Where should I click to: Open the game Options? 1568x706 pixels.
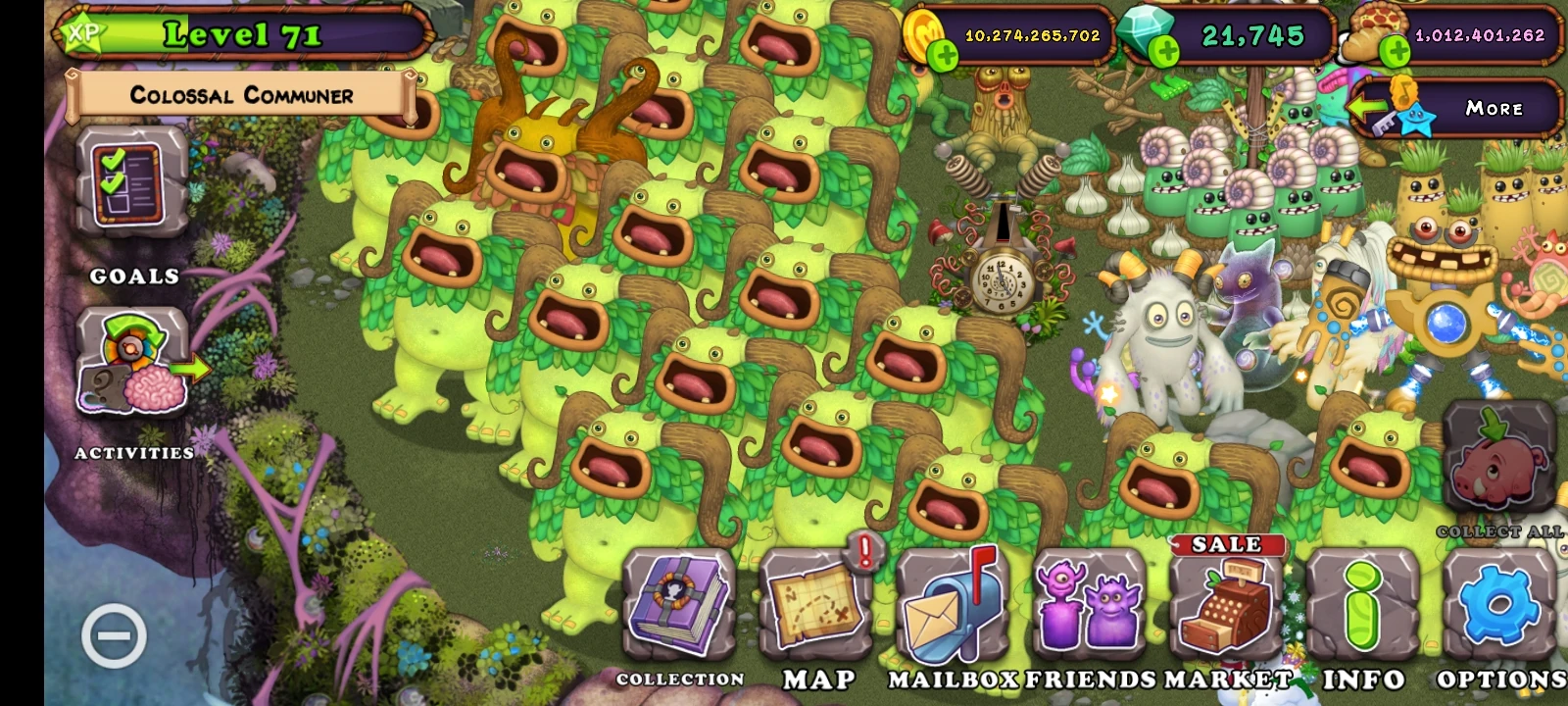pos(1496,608)
